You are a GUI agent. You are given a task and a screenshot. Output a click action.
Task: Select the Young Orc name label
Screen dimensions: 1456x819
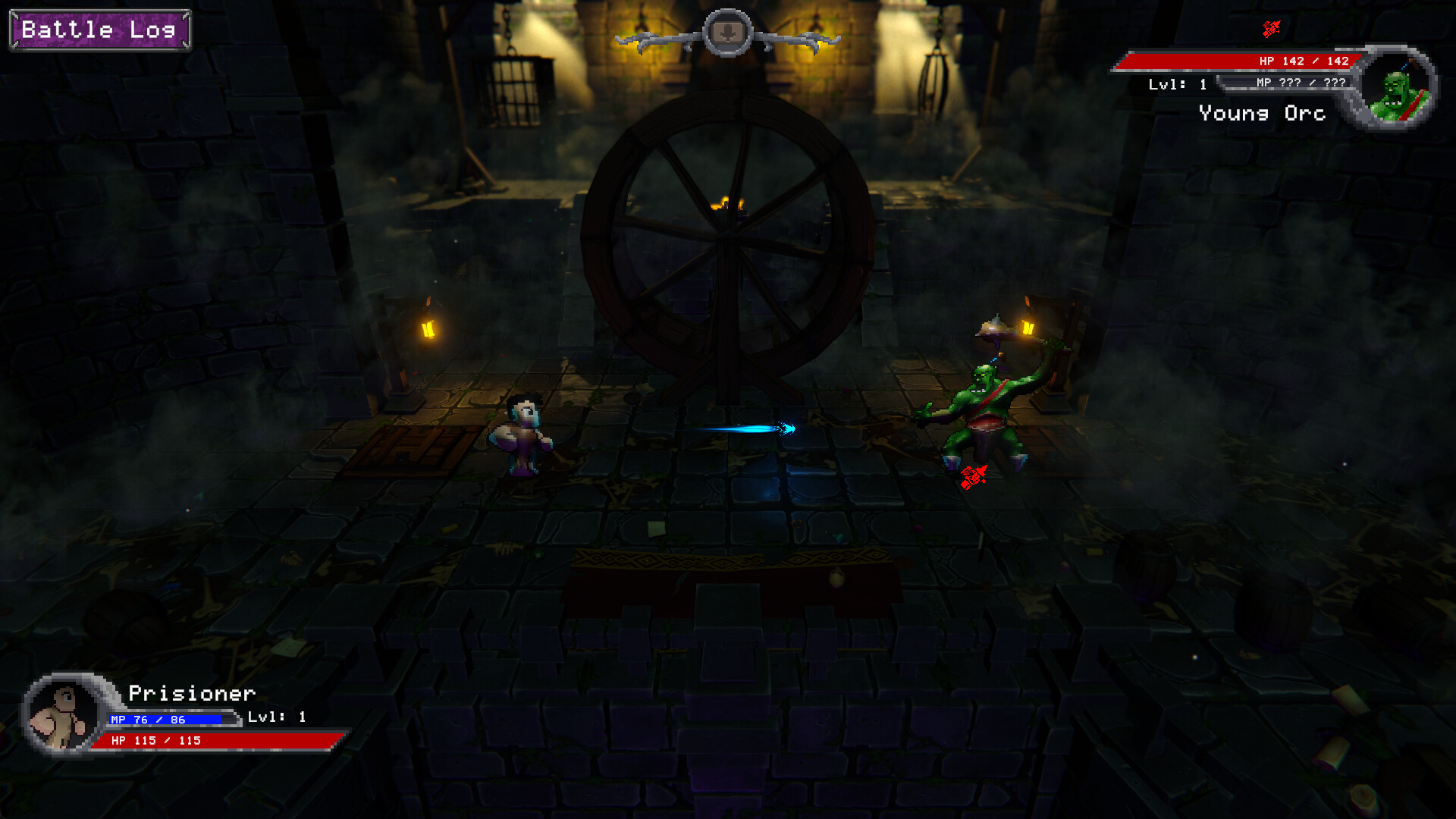pyautogui.click(x=1262, y=114)
